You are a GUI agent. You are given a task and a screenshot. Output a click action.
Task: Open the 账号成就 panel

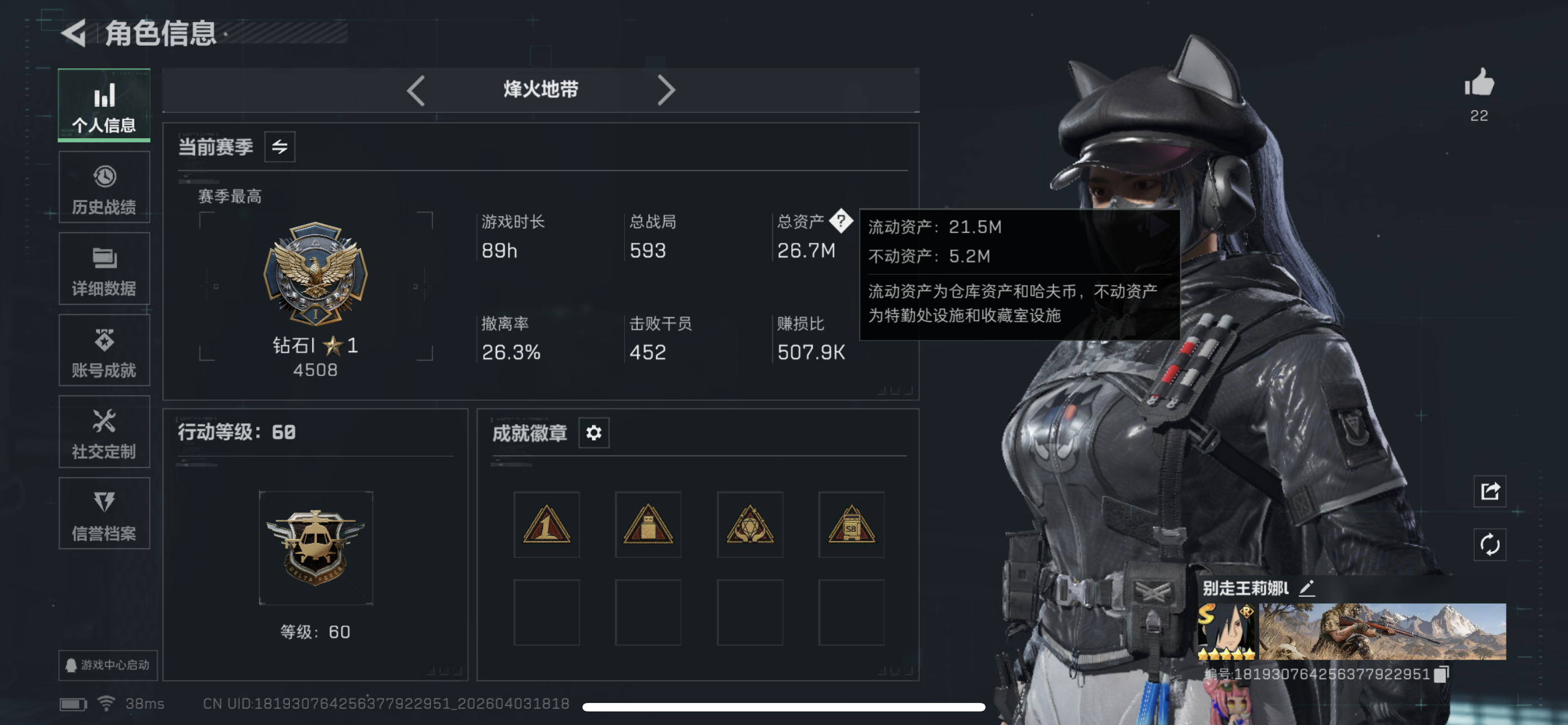tap(104, 350)
